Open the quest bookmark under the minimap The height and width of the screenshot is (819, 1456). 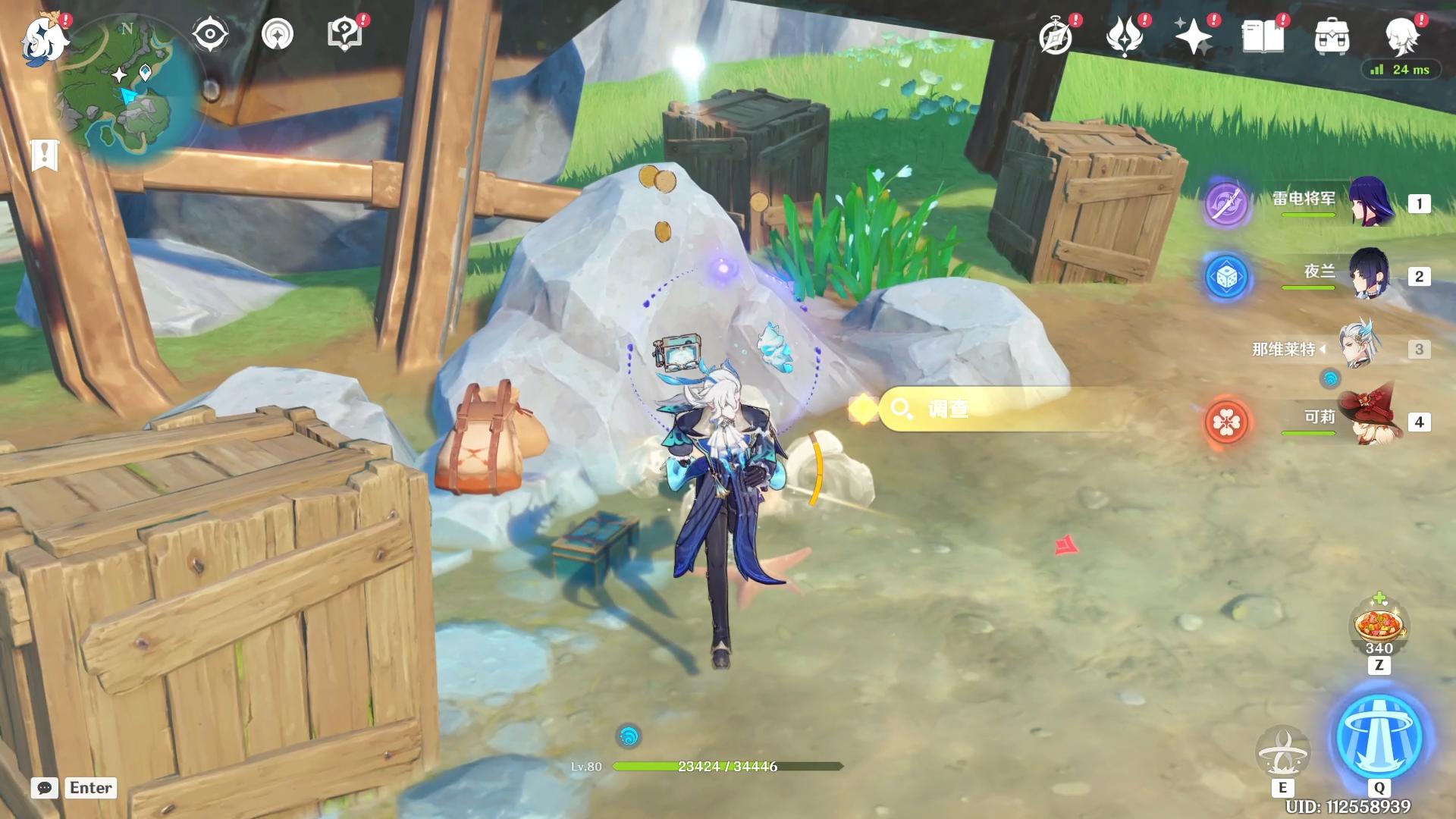point(45,155)
